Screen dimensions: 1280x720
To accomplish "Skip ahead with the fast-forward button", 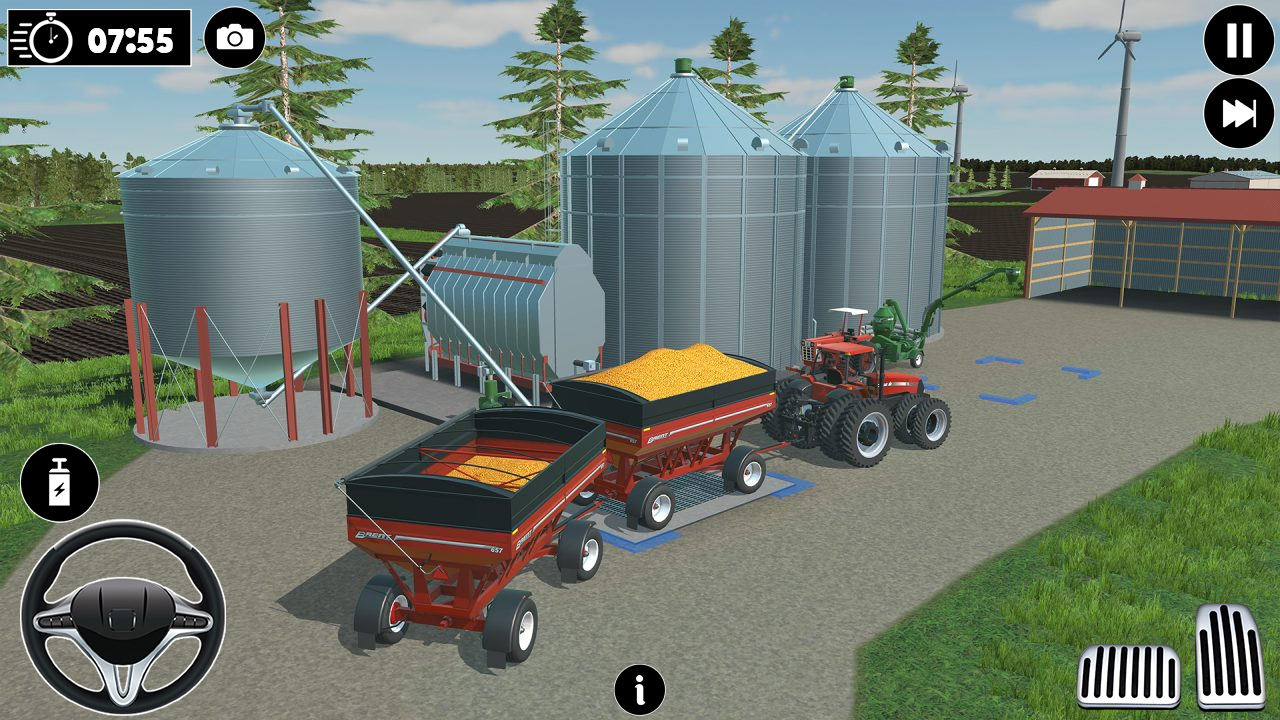I will point(1239,114).
